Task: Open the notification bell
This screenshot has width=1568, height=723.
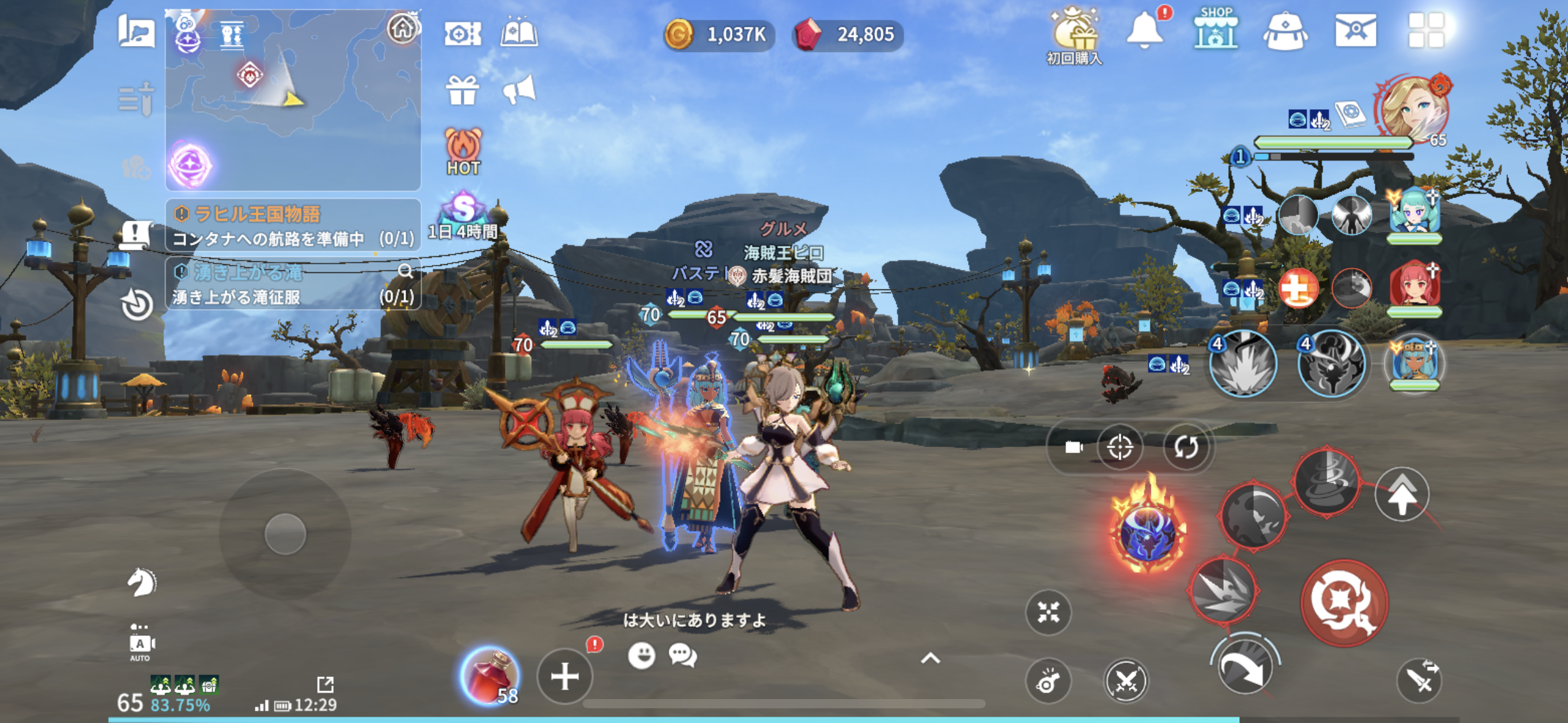Action: point(1145,31)
